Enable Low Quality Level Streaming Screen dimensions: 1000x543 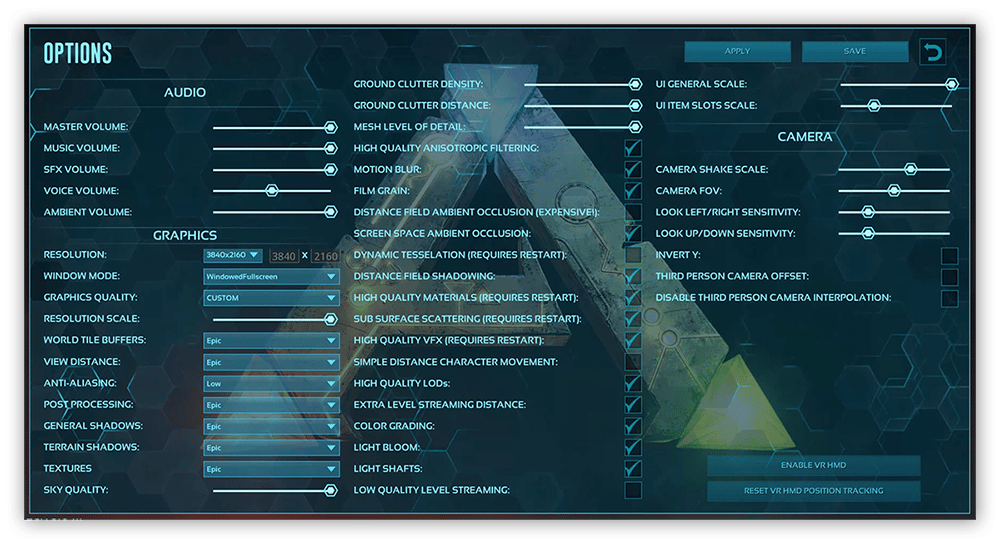point(633,490)
